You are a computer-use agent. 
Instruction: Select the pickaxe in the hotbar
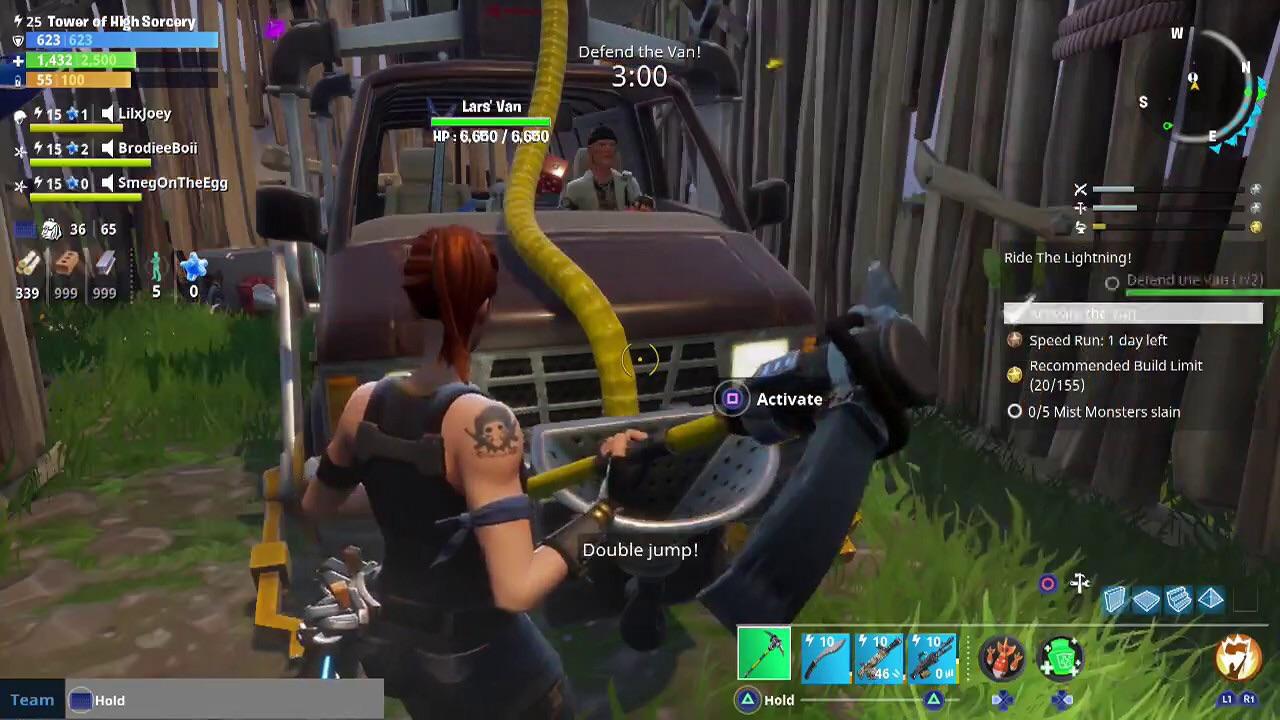(x=763, y=653)
